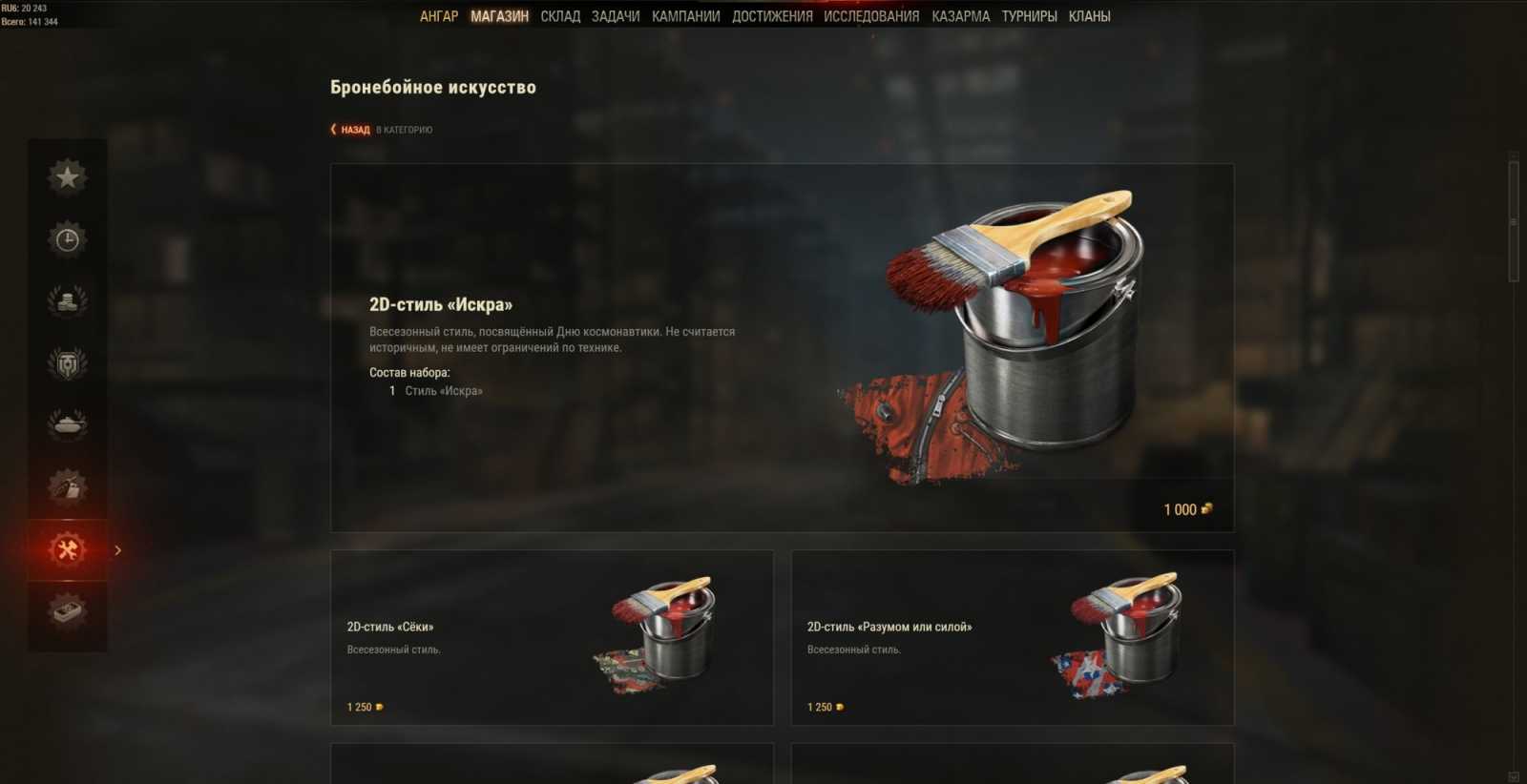Click the laurel medal emblem sidebar icon
This screenshot has height=784, width=1527.
coord(67,362)
